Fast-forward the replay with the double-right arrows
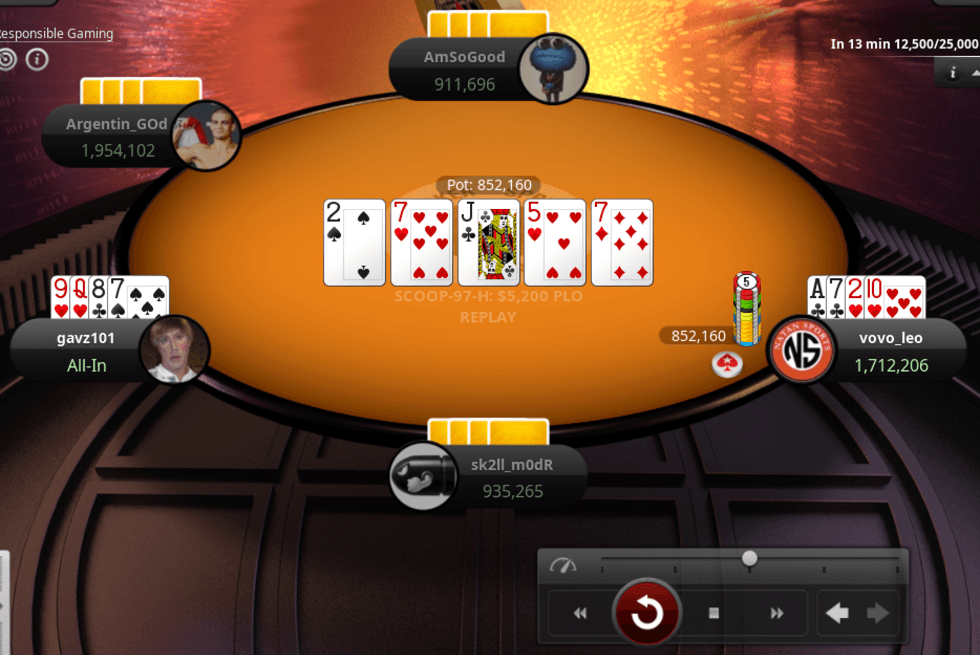This screenshot has width=980, height=655. point(777,613)
